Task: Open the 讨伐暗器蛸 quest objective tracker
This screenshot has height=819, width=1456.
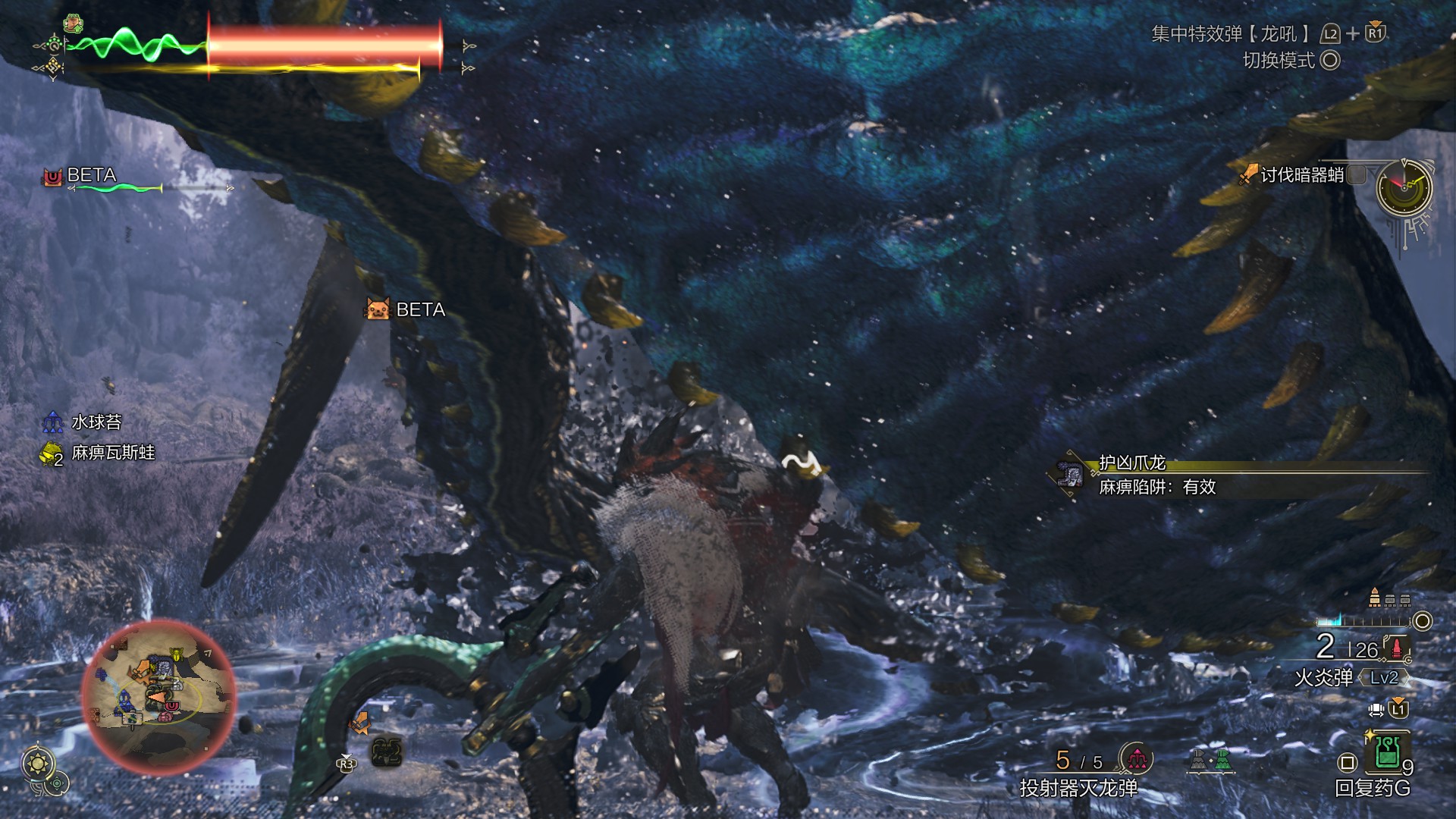Action: click(1301, 176)
